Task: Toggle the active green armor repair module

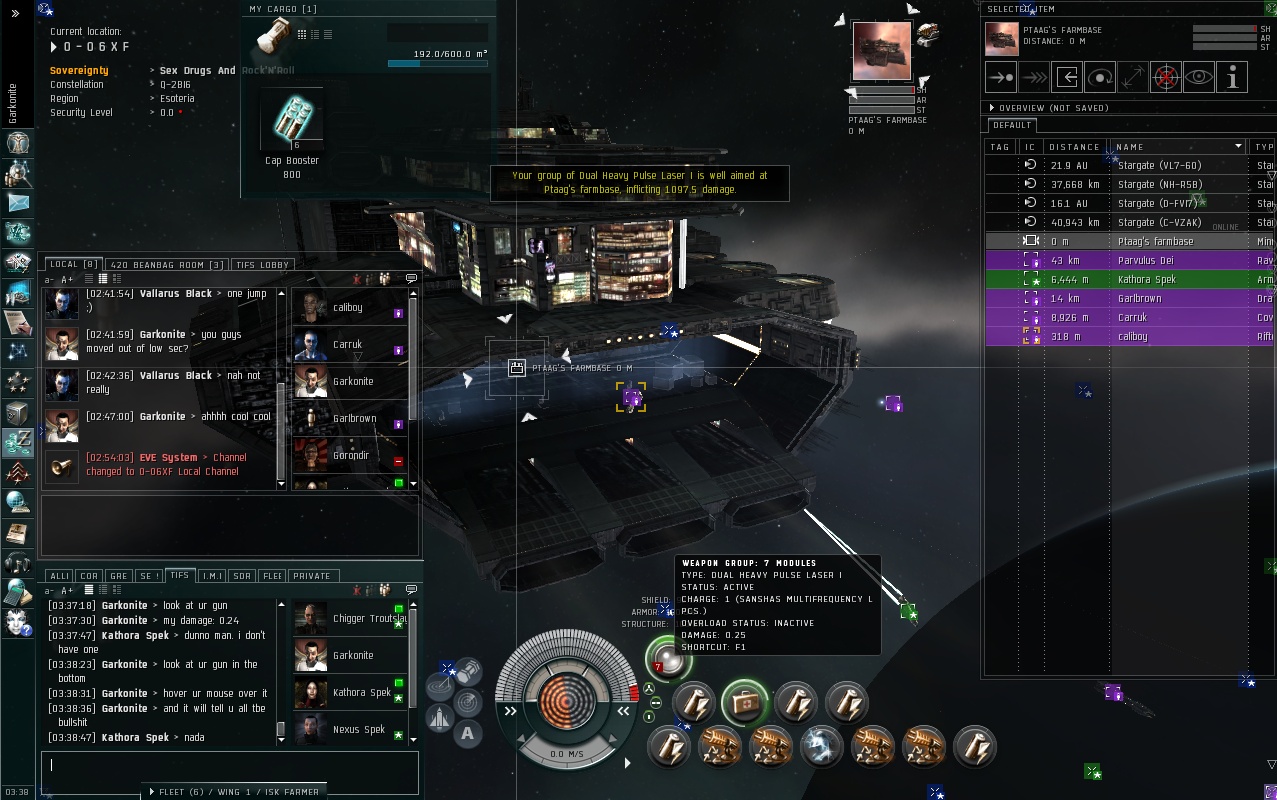Action: coord(744,703)
